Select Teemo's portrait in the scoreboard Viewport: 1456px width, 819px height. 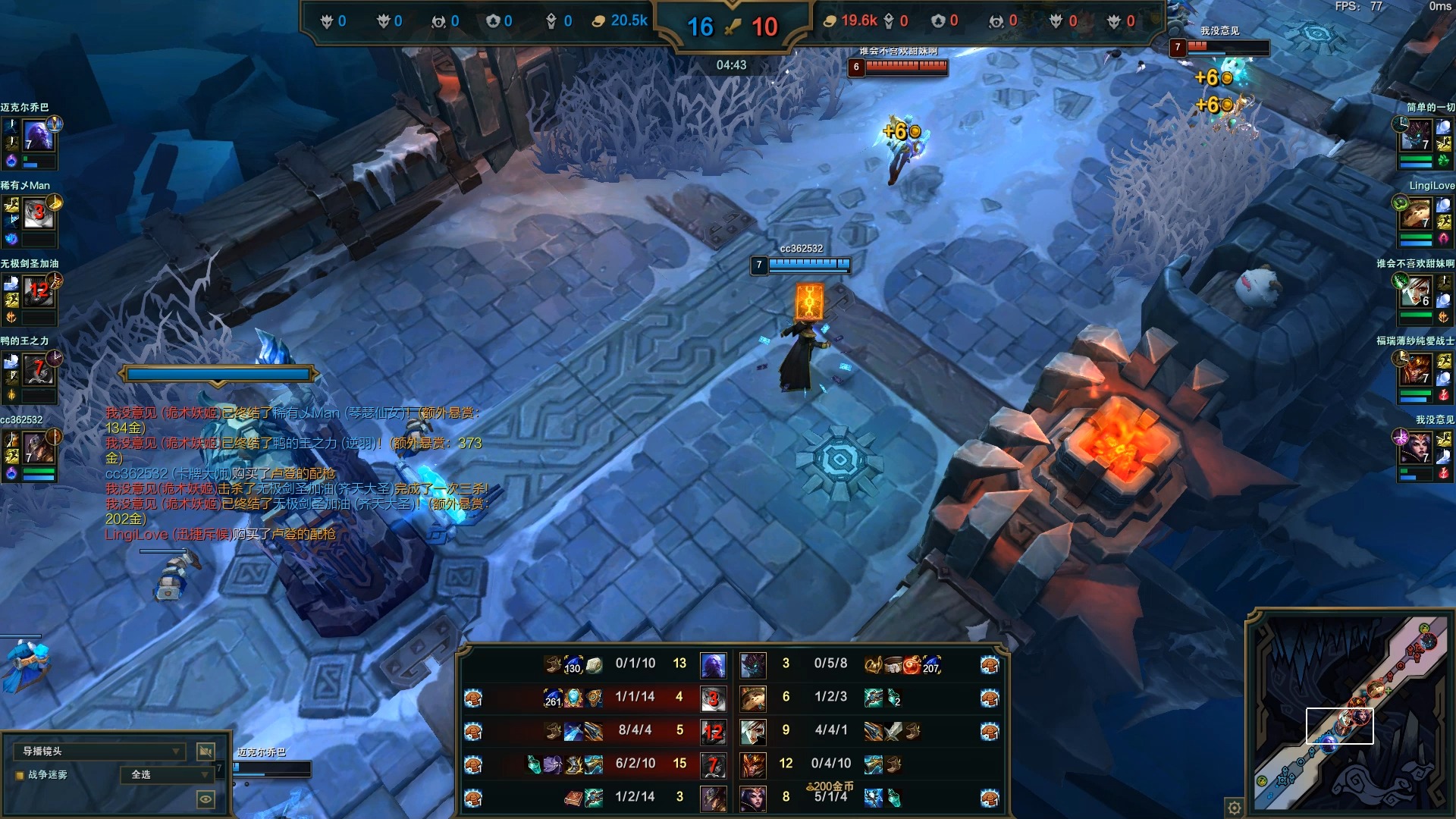pos(753,698)
